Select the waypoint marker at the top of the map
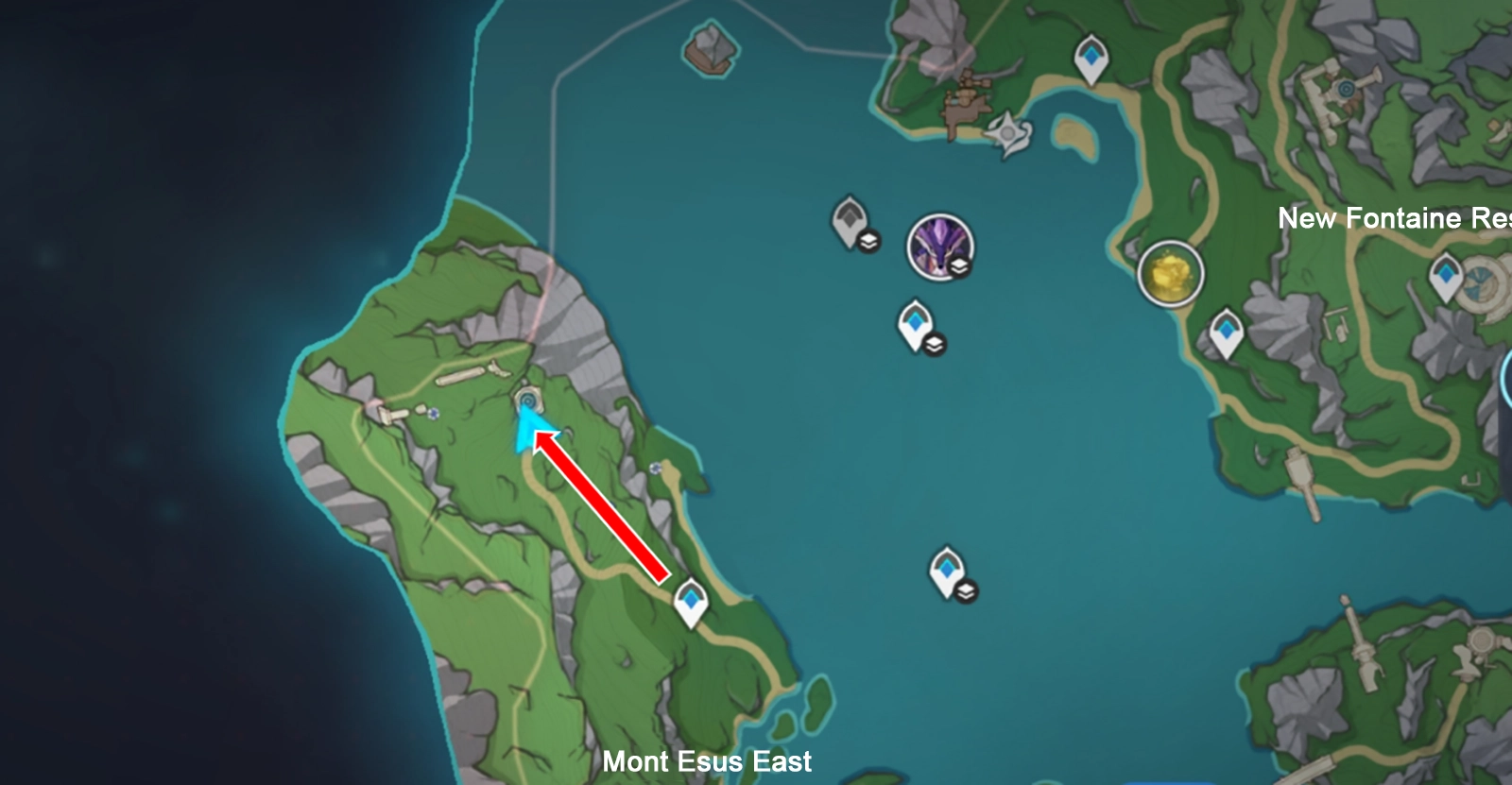1512x785 pixels. click(x=1091, y=55)
